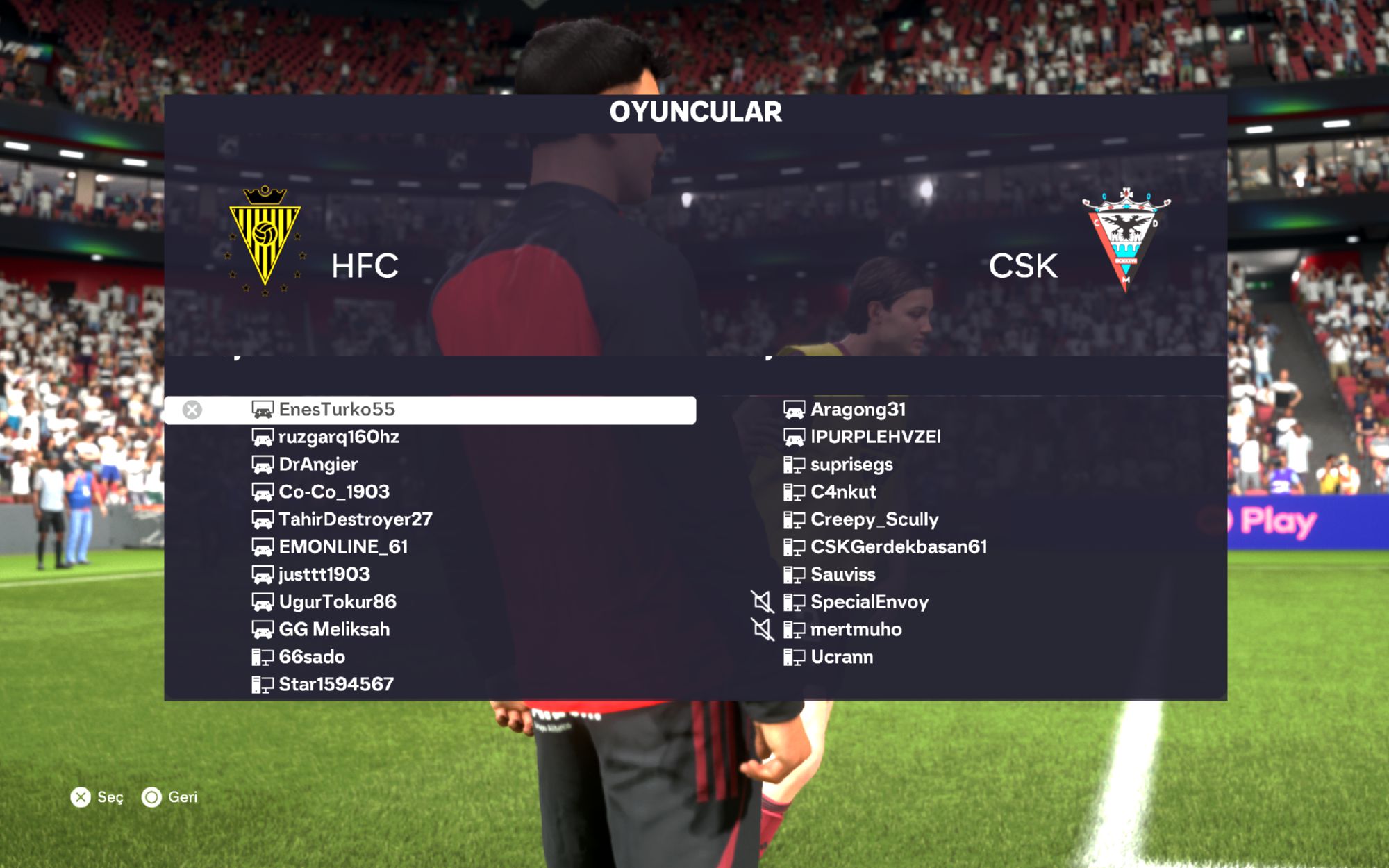Select the DrAngier player row
Screen dimensions: 1389x868
[x=318, y=465]
